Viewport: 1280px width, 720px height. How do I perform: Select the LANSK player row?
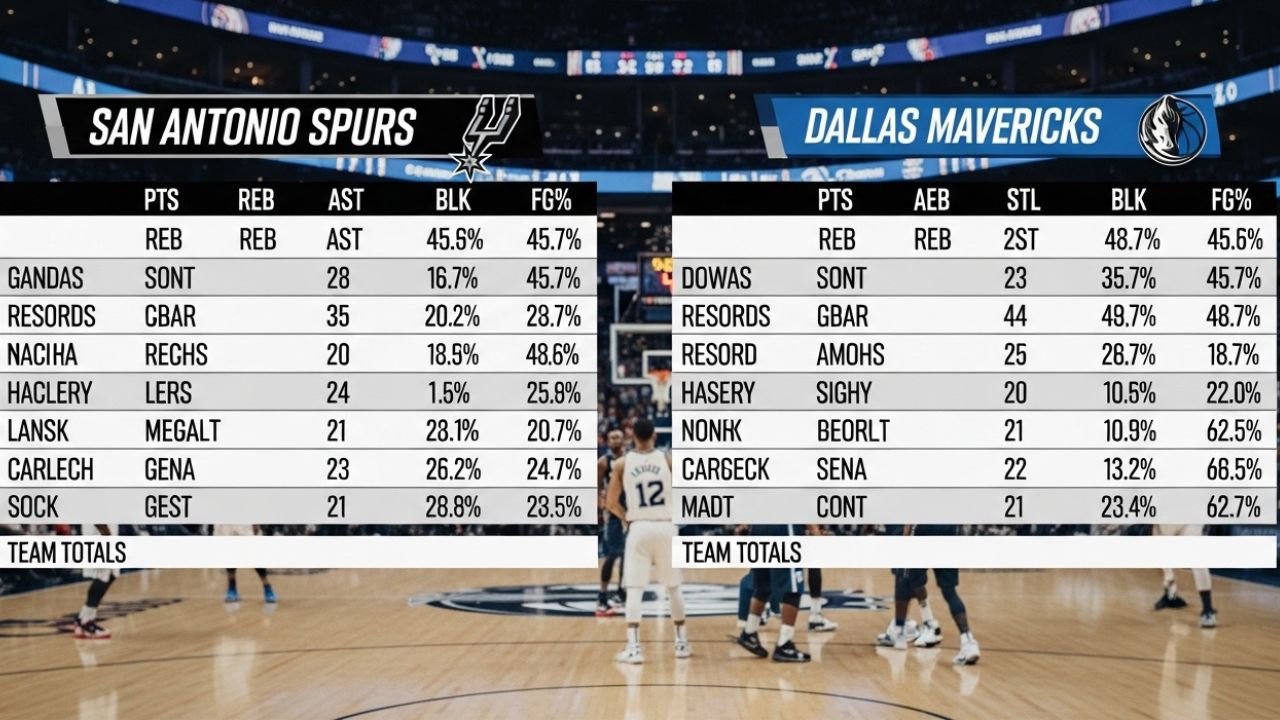click(x=298, y=431)
